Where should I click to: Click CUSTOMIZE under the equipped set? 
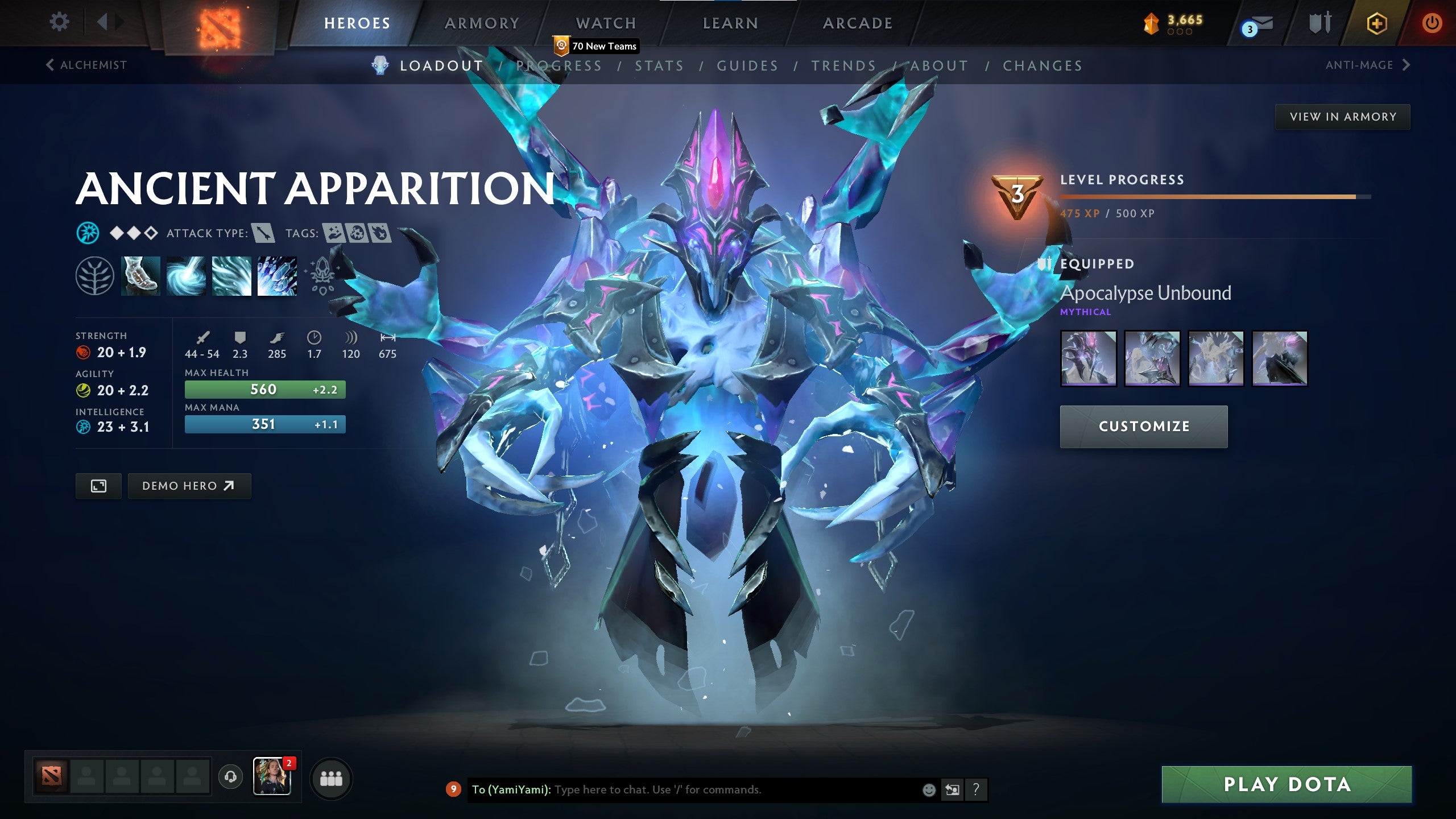pos(1143,425)
